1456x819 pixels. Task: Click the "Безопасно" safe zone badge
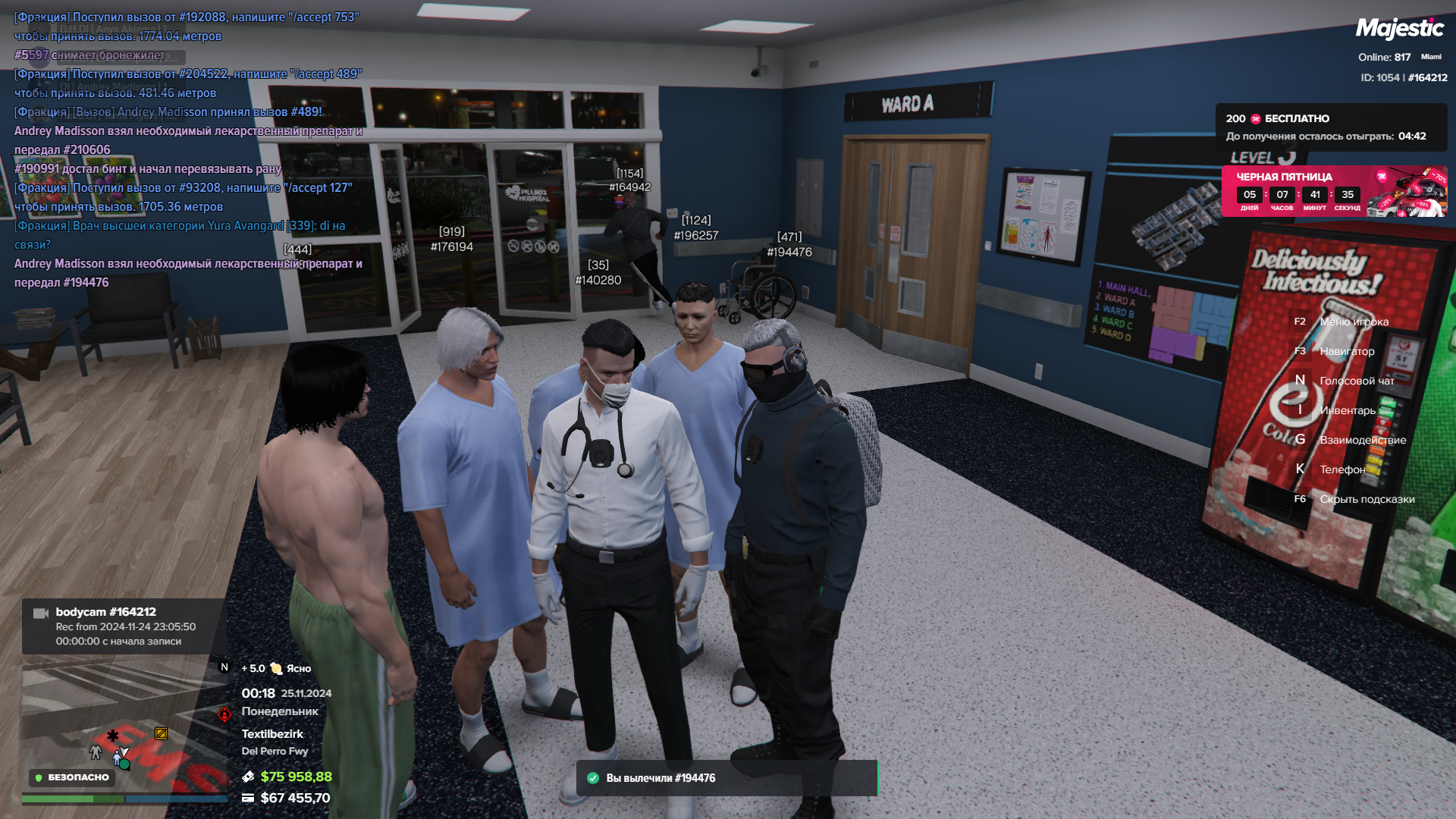point(72,777)
